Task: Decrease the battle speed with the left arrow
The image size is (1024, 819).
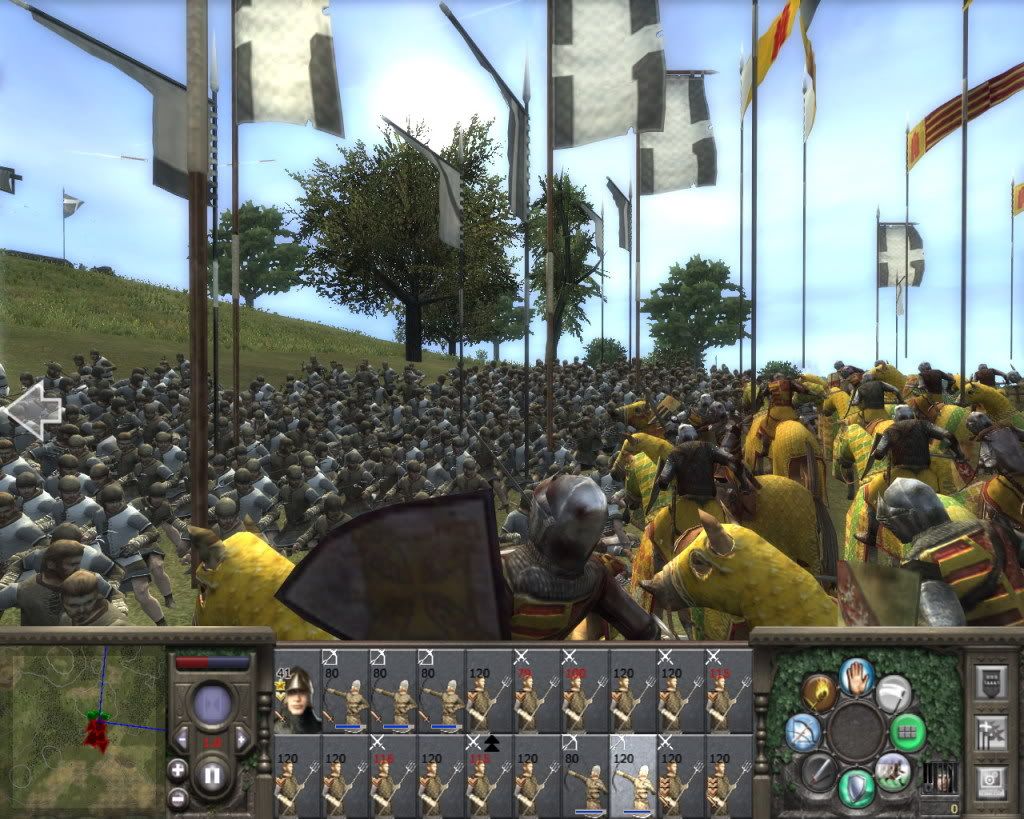Action: point(182,740)
